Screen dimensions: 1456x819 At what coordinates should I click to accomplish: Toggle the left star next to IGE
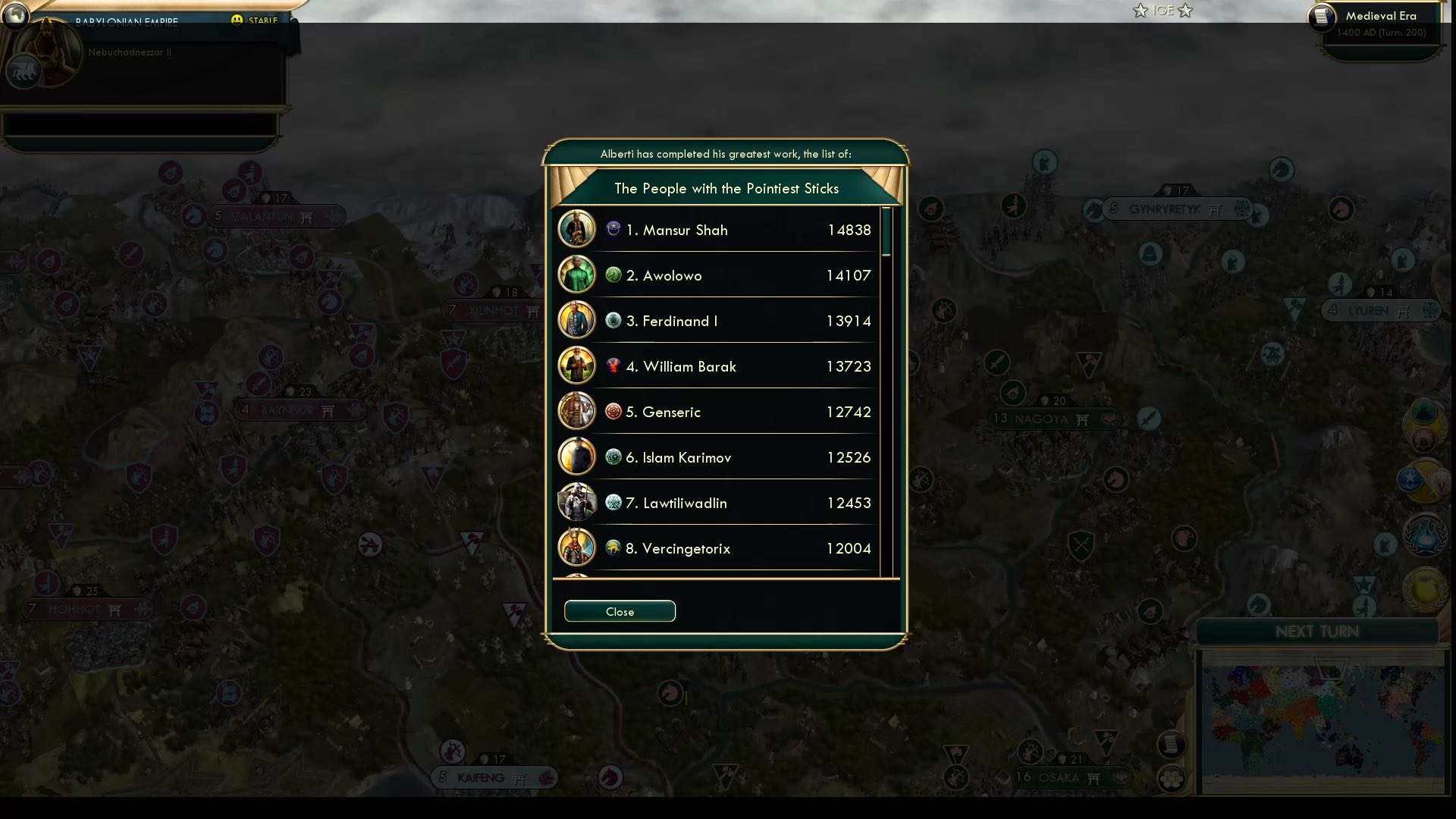(1141, 11)
